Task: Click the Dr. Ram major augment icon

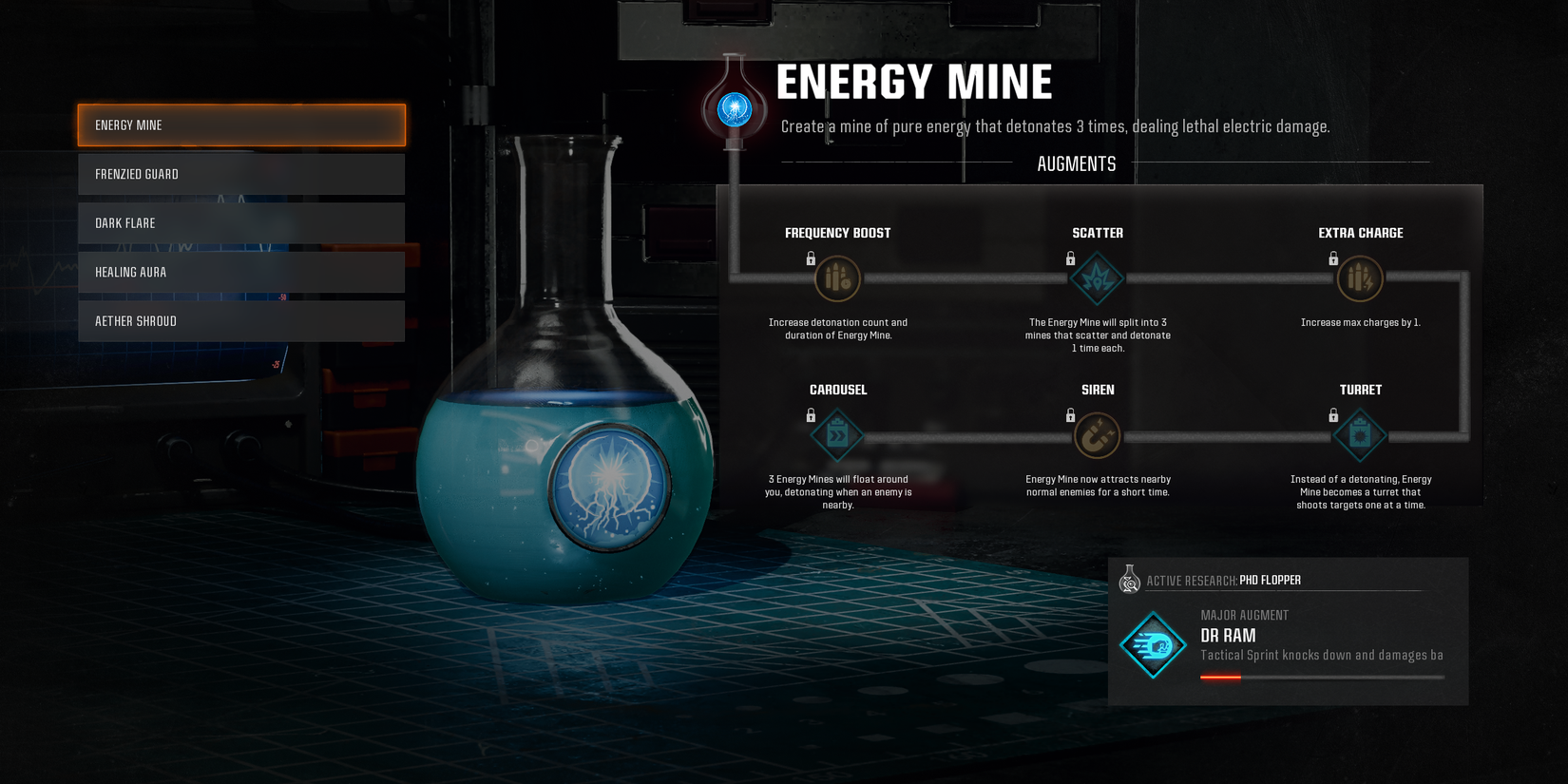Action: (1153, 643)
